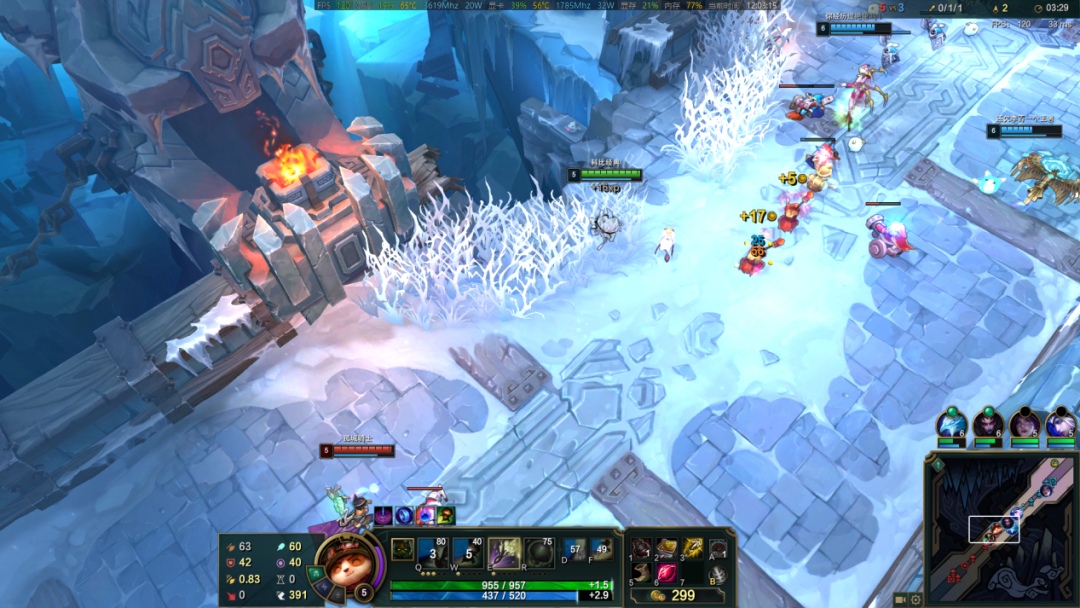Select the red crystal in slot 6
The image size is (1080, 608).
click(x=666, y=574)
